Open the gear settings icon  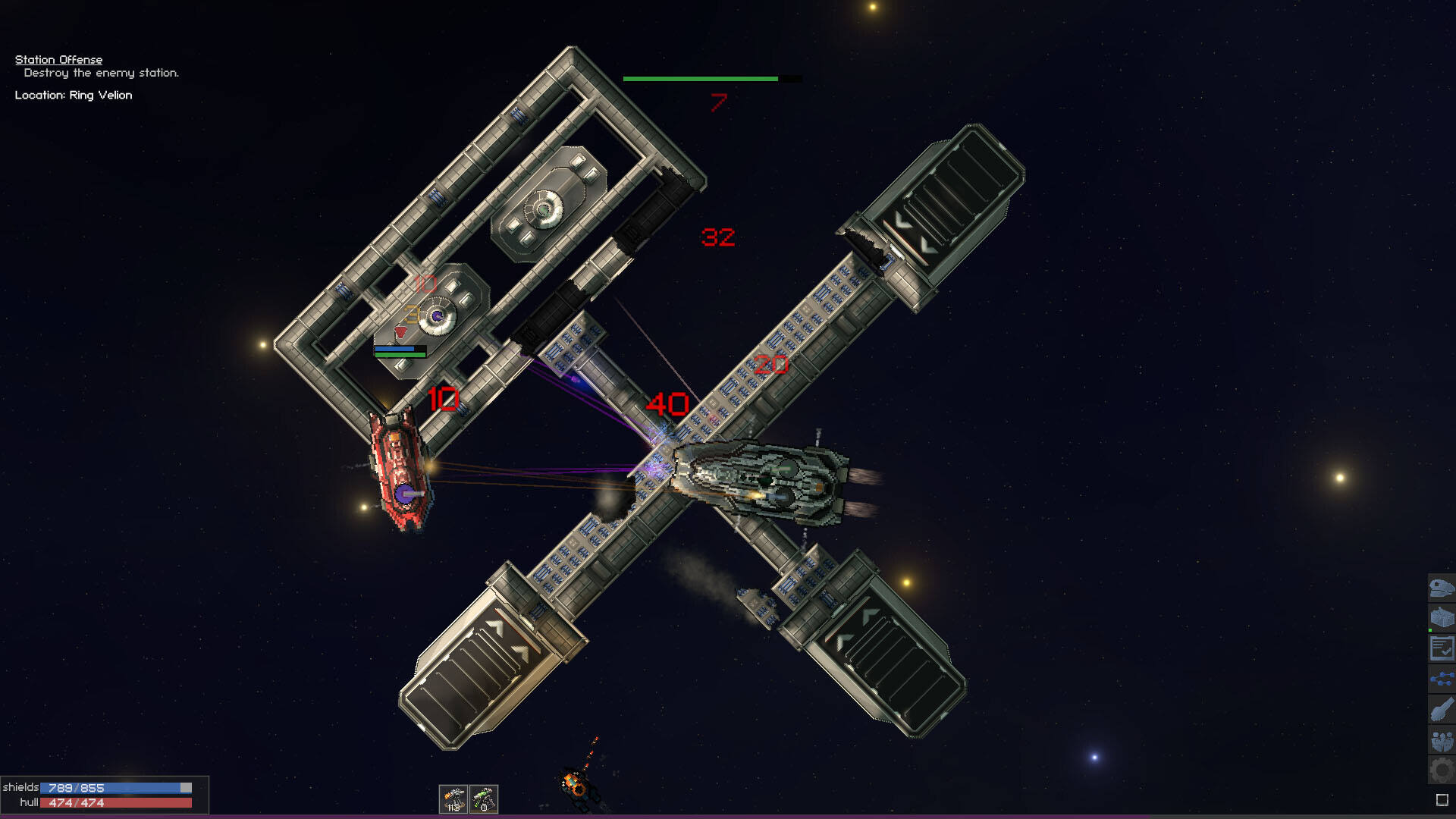[x=1441, y=770]
